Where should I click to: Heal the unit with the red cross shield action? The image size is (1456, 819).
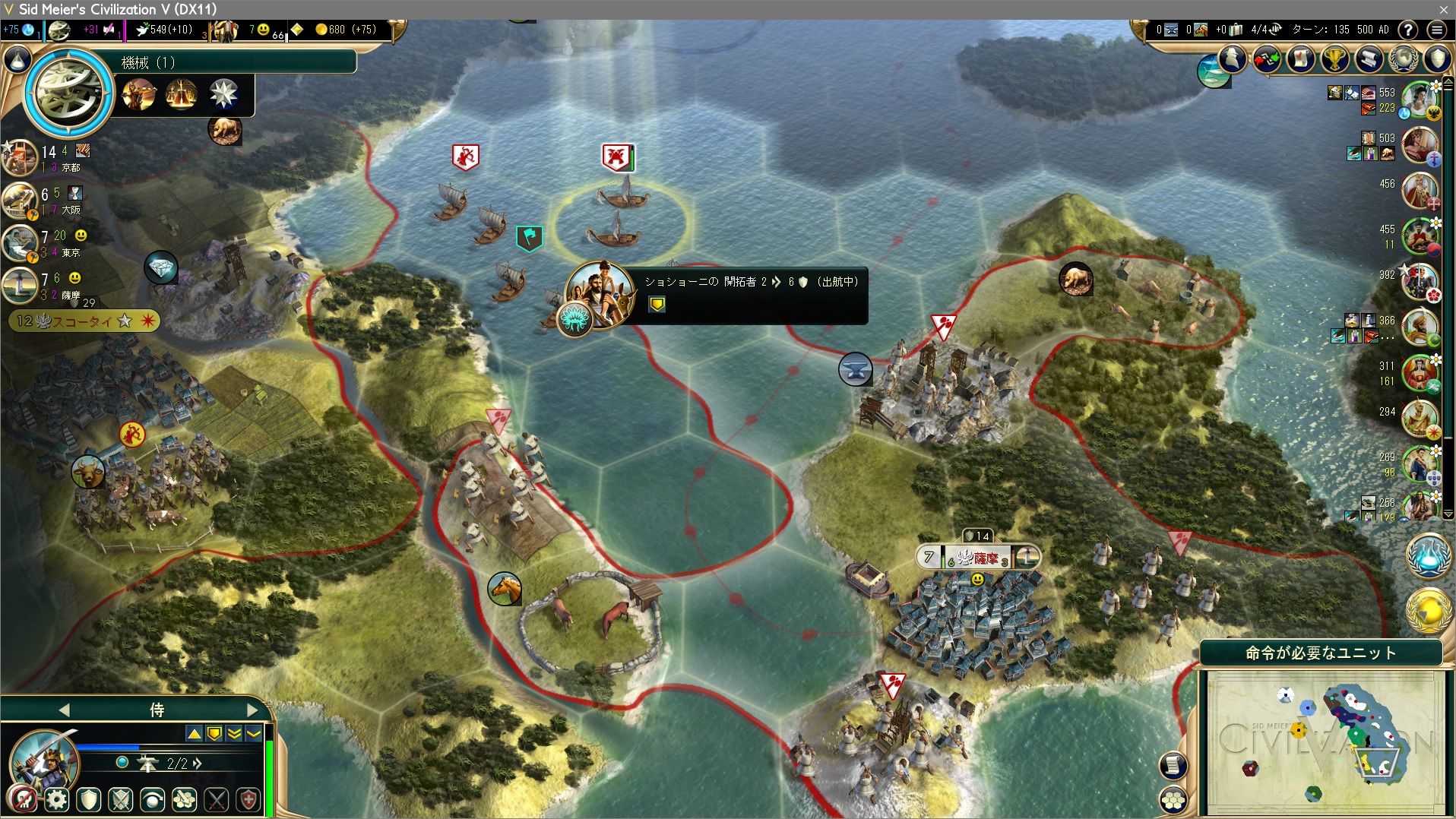point(248,799)
